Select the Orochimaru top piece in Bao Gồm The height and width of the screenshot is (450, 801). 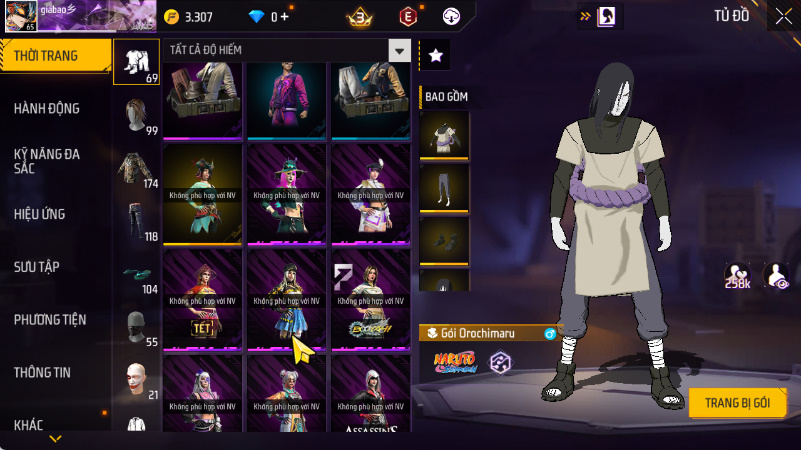(444, 135)
